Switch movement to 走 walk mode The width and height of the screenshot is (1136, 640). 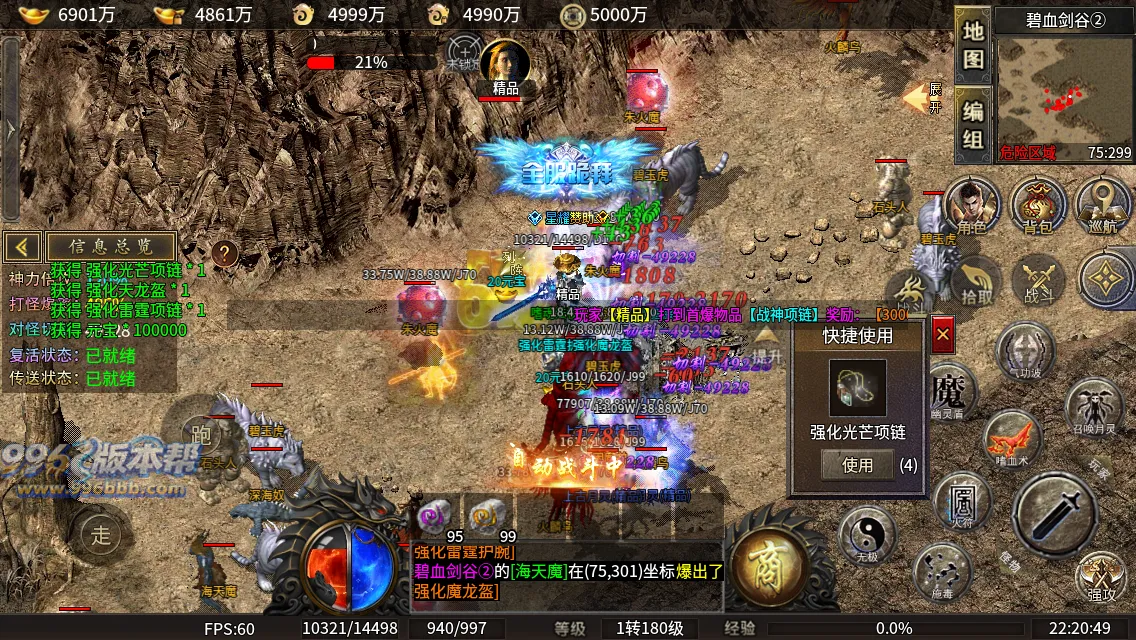102,533
